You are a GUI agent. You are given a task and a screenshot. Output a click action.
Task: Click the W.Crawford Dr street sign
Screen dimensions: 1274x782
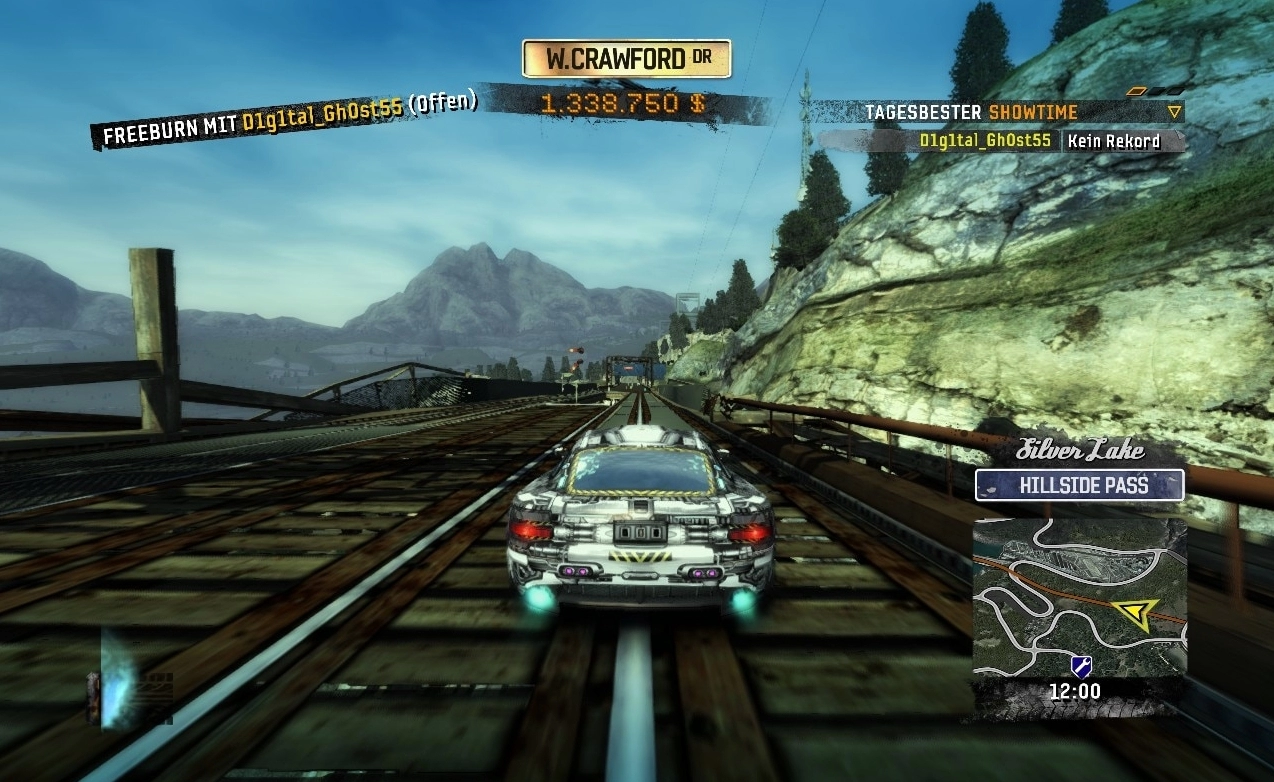click(627, 59)
